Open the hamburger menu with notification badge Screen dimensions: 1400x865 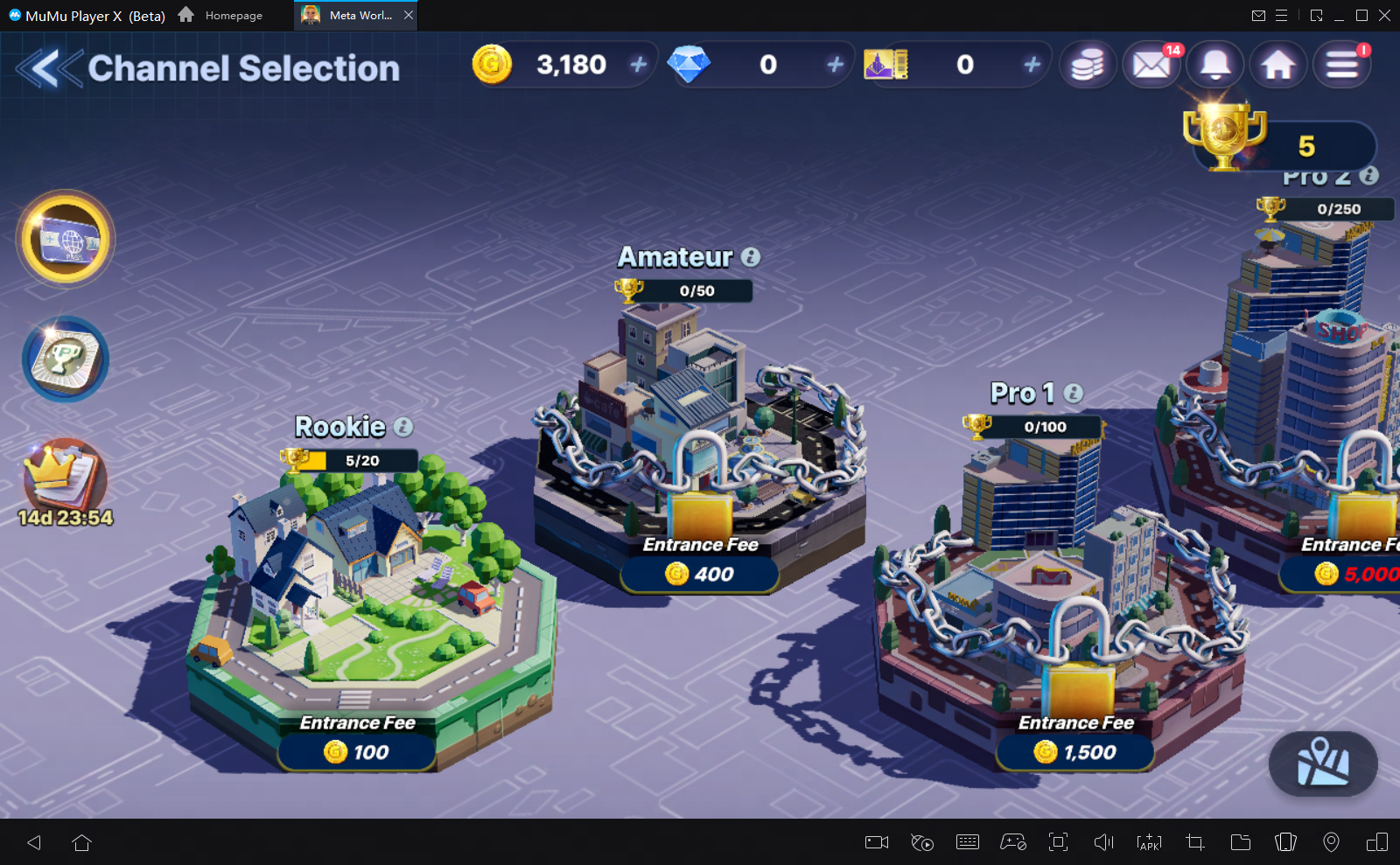[x=1342, y=64]
